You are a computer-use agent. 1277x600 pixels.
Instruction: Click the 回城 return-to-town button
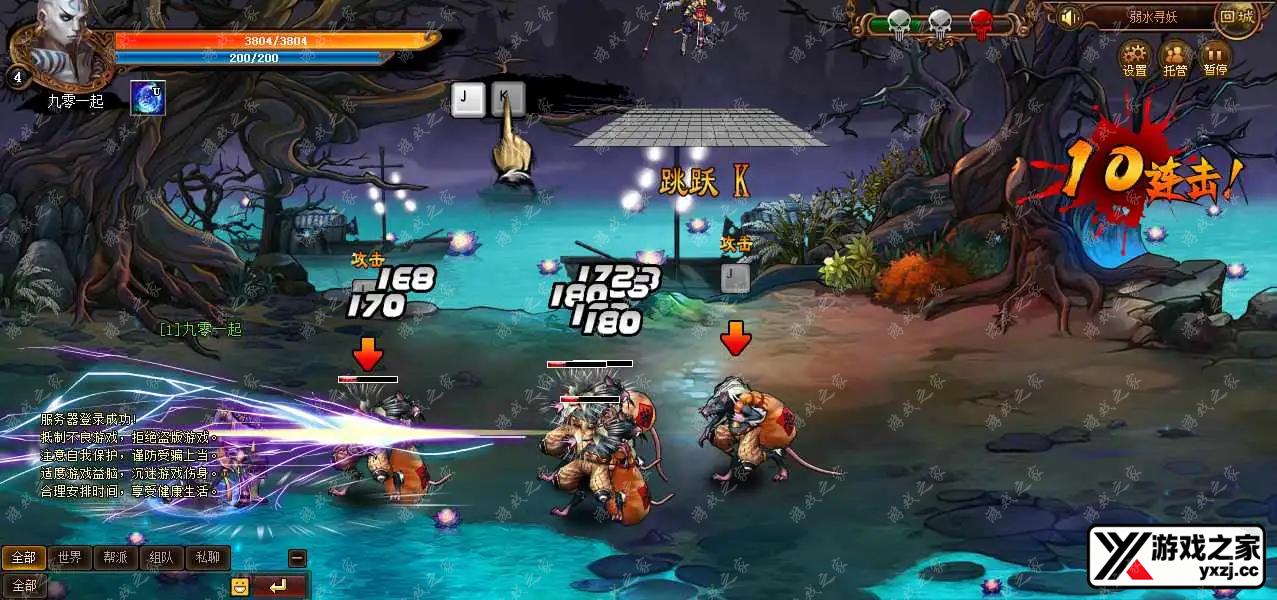click(1237, 17)
